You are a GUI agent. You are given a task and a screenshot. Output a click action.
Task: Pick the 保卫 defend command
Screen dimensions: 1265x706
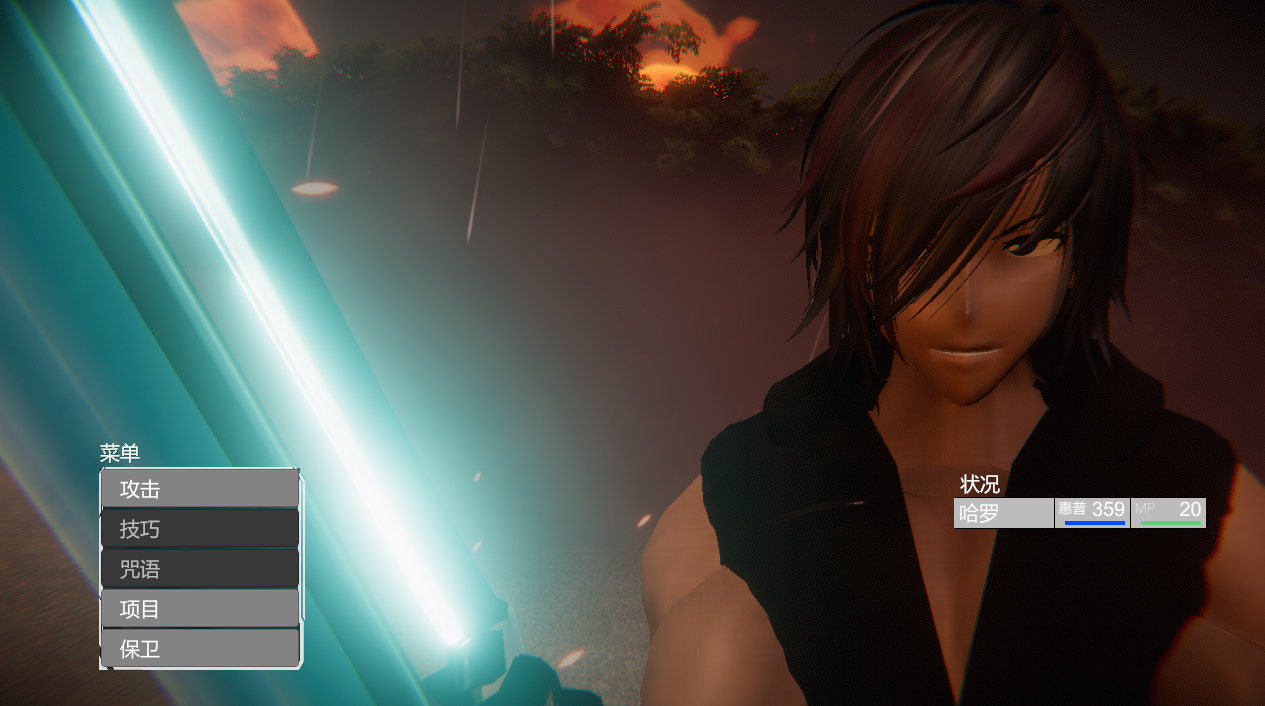tap(200, 649)
